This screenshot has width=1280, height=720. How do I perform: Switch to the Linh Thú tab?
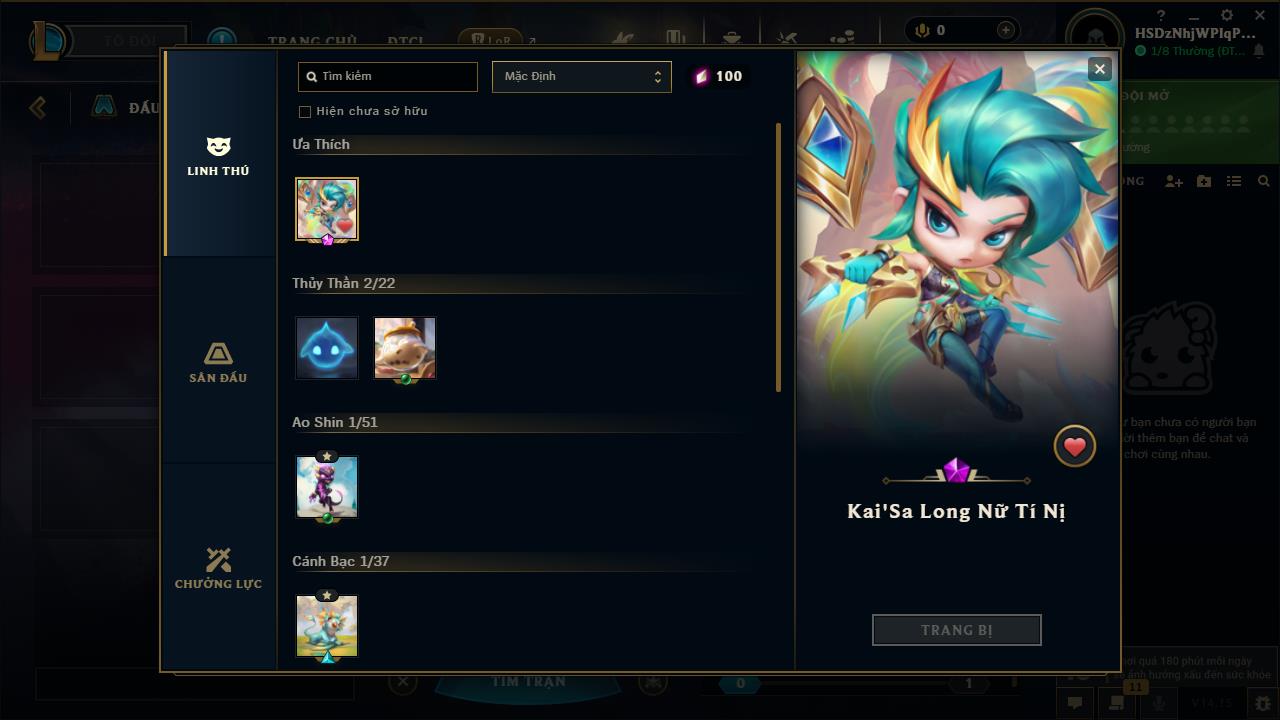(218, 157)
